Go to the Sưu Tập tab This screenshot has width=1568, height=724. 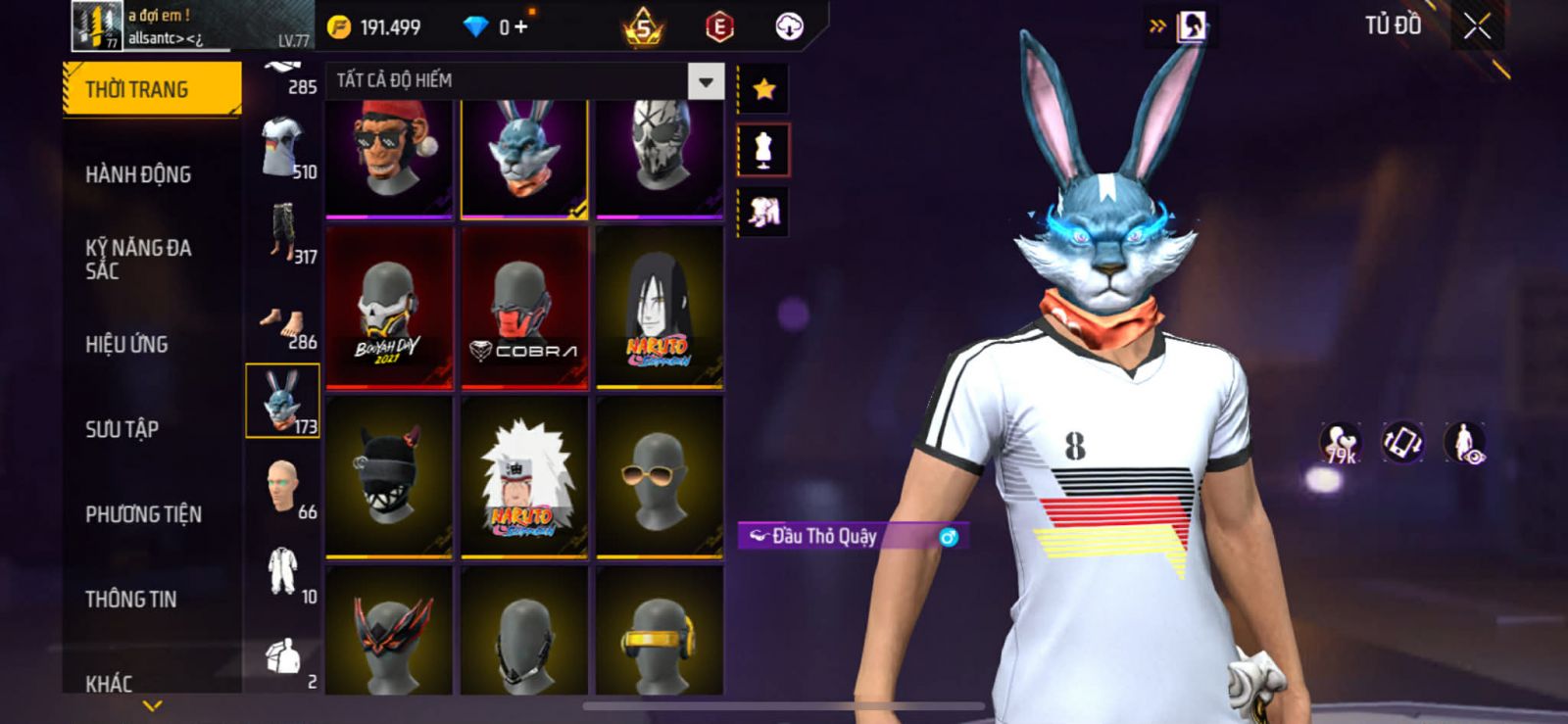click(122, 429)
